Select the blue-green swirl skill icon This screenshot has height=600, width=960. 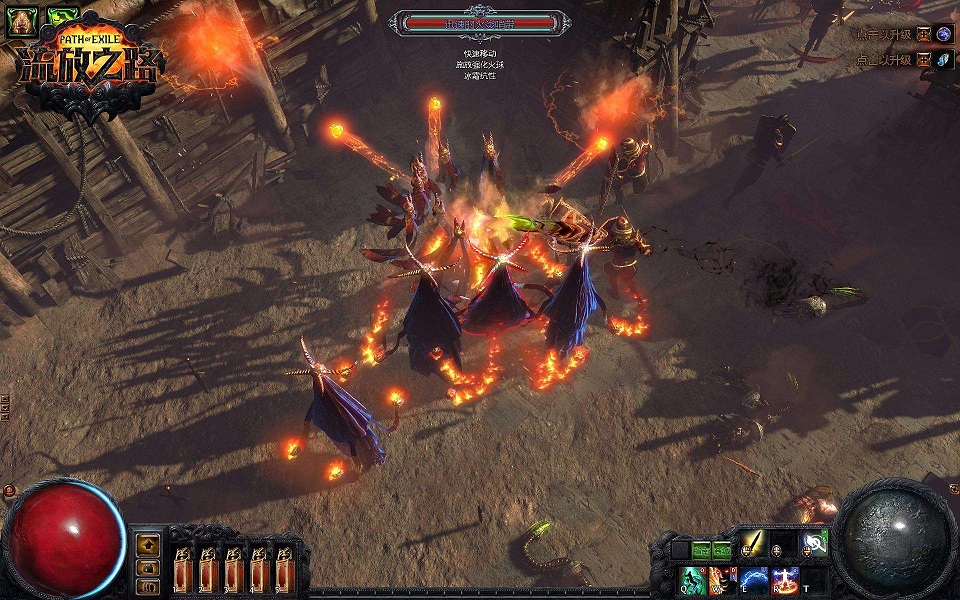click(814, 545)
